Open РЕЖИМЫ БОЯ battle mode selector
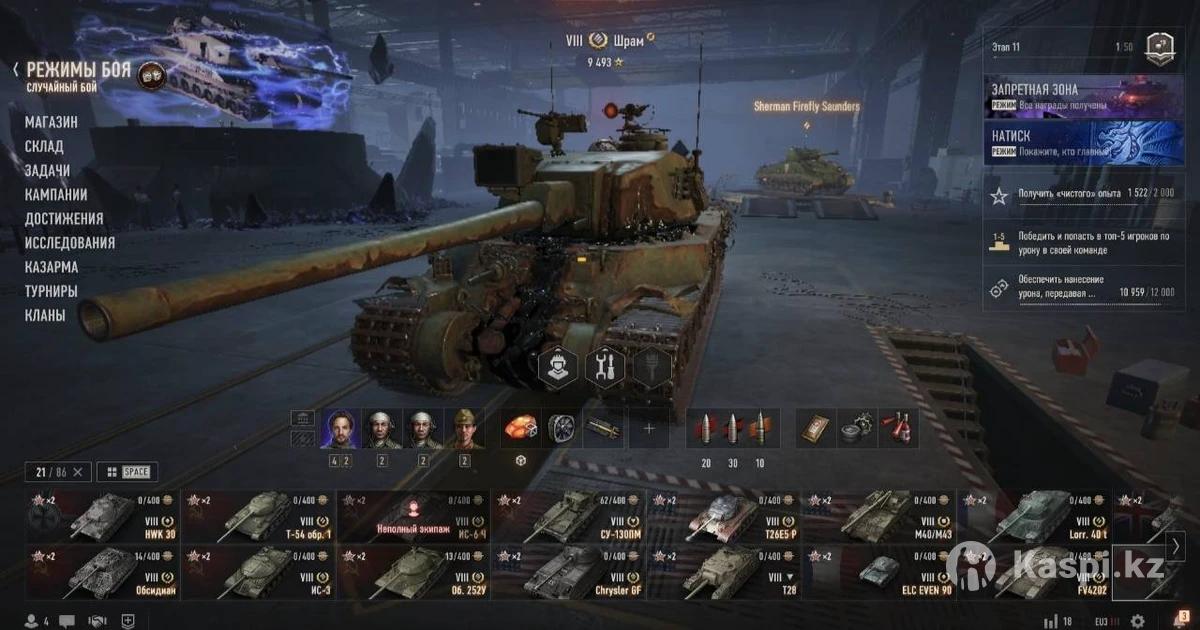1200x630 pixels. coord(78,71)
